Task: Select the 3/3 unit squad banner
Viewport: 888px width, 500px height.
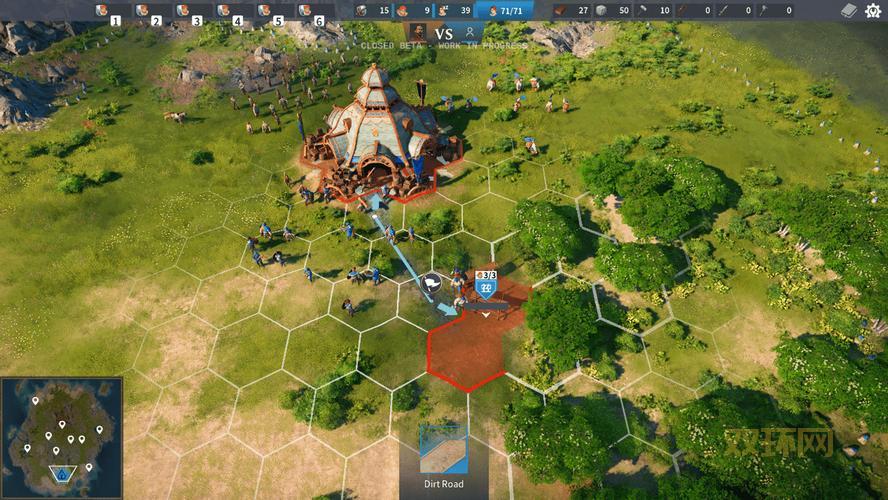Action: coord(487,284)
